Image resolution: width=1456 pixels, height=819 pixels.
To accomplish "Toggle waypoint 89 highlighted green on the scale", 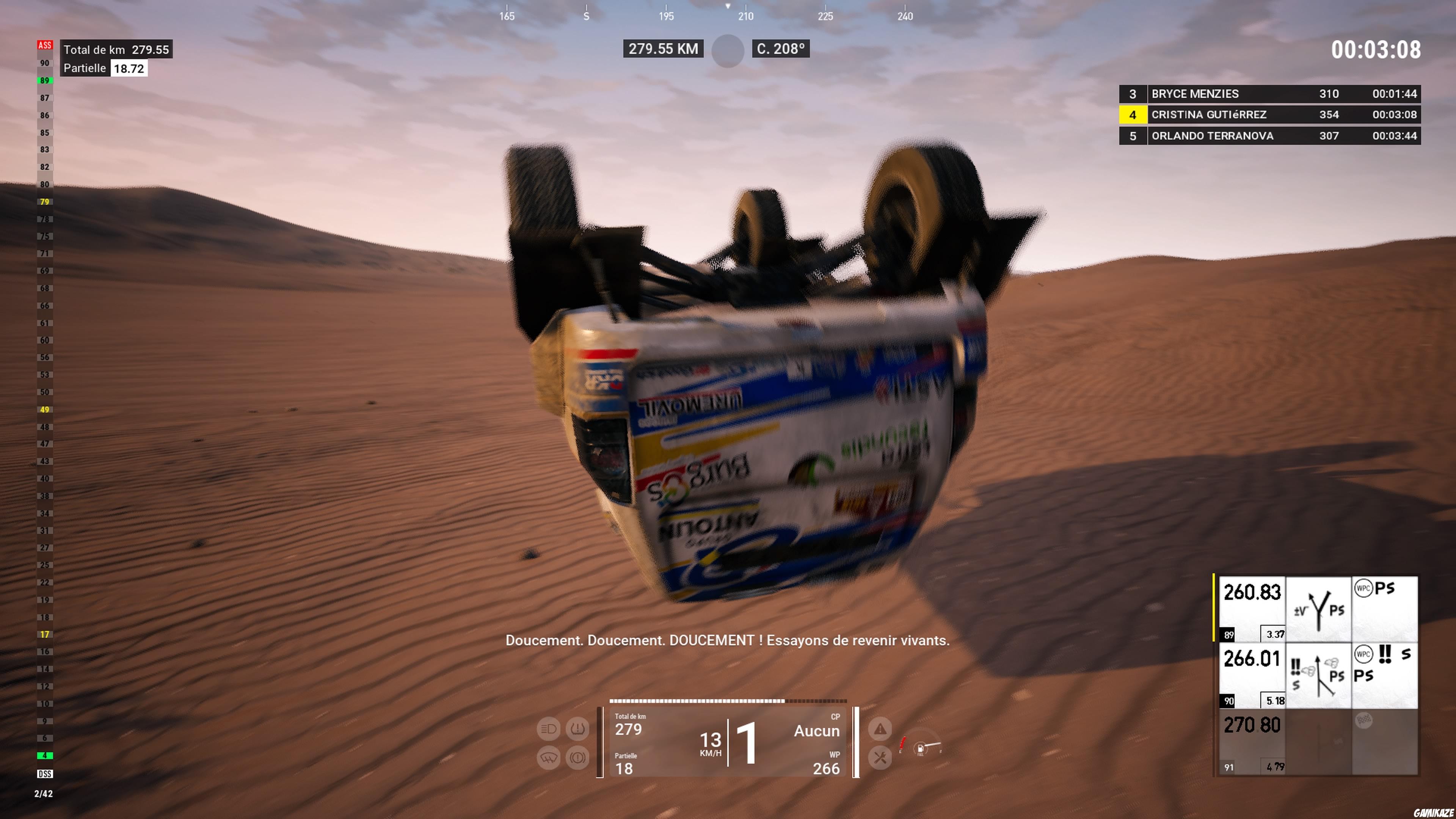I will [x=45, y=80].
